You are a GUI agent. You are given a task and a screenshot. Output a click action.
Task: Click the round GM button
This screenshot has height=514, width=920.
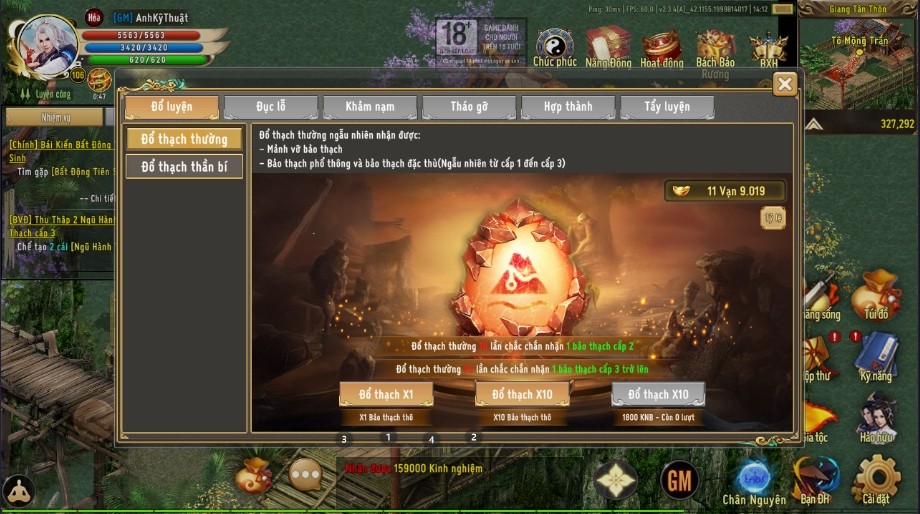pos(680,481)
